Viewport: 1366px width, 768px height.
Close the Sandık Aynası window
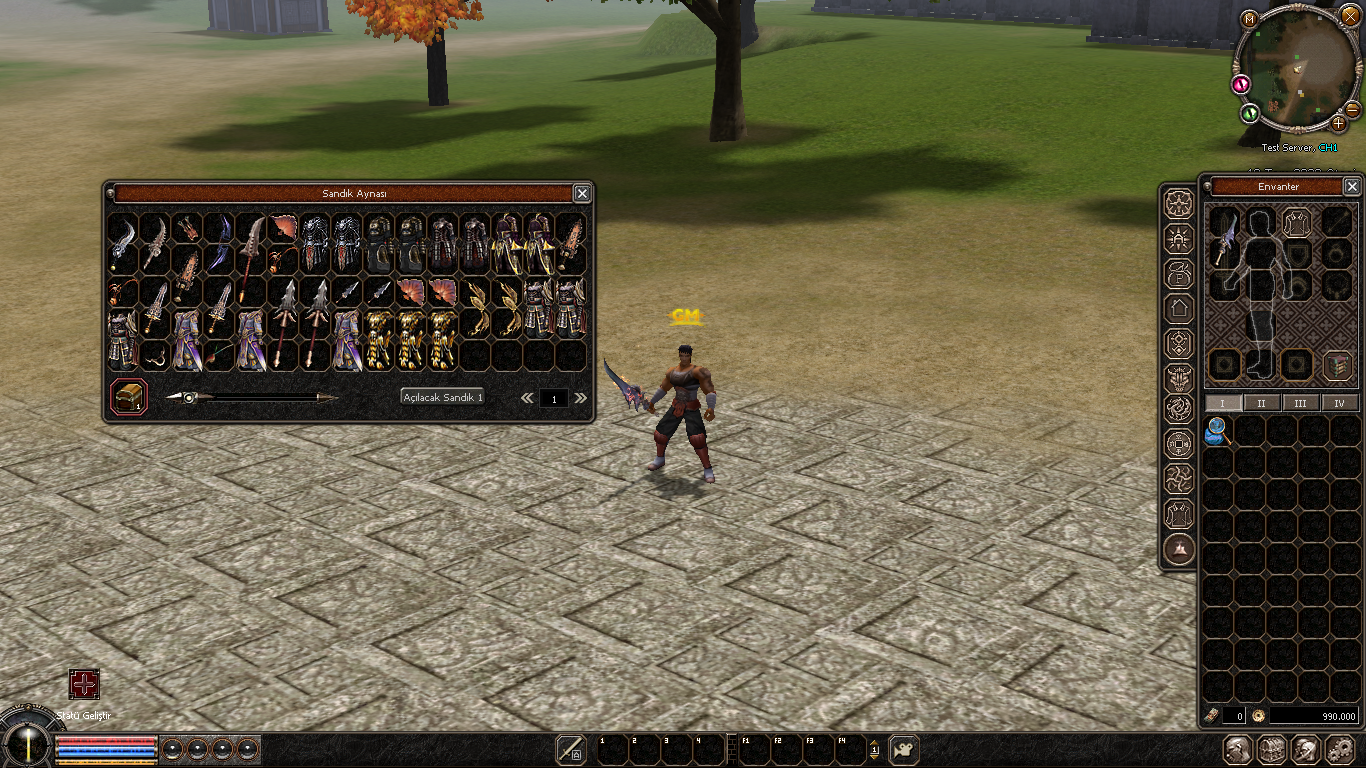coord(582,193)
